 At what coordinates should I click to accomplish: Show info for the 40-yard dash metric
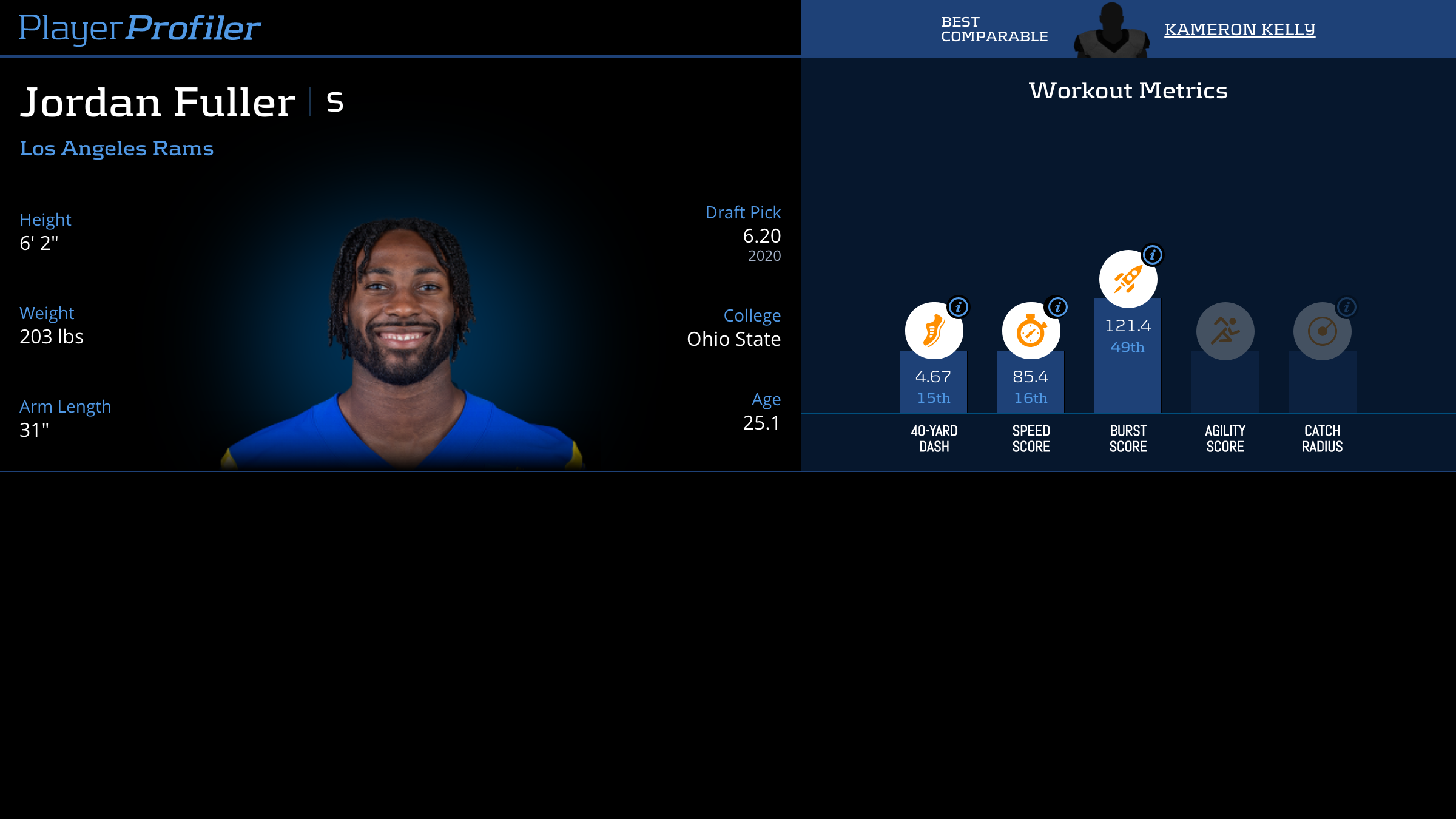pyautogui.click(x=959, y=307)
